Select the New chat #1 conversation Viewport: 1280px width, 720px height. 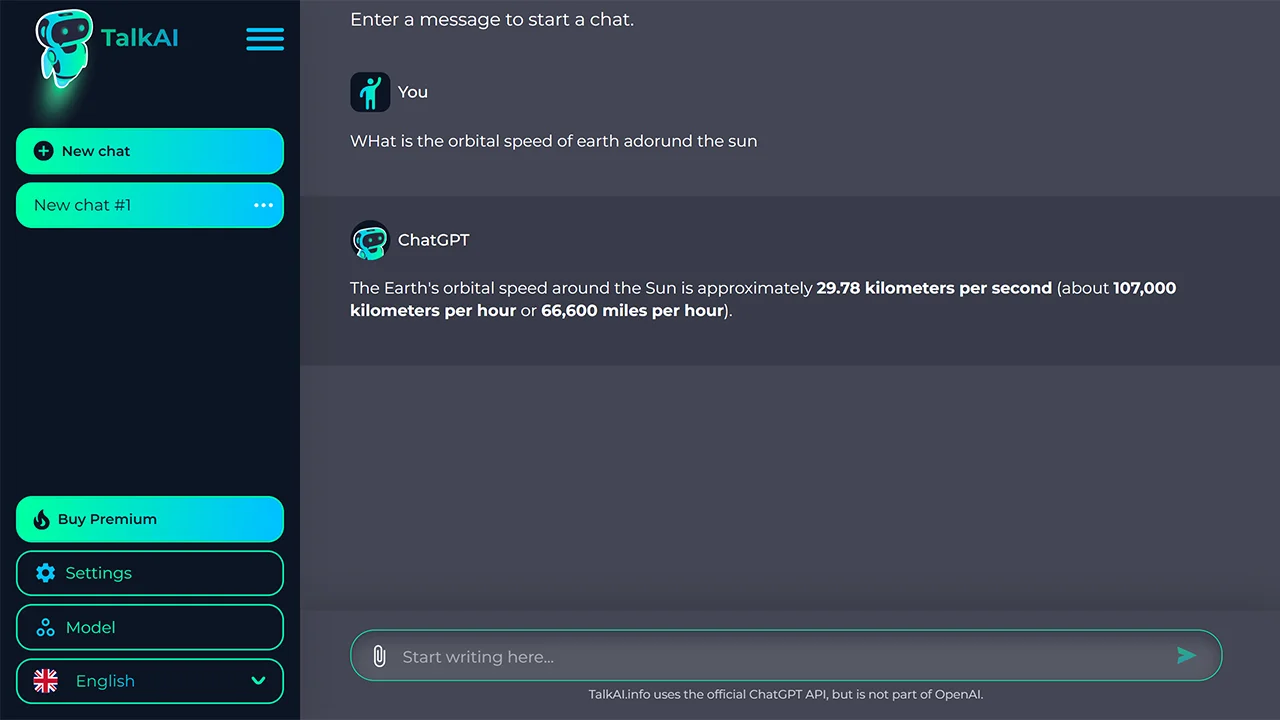(x=120, y=205)
